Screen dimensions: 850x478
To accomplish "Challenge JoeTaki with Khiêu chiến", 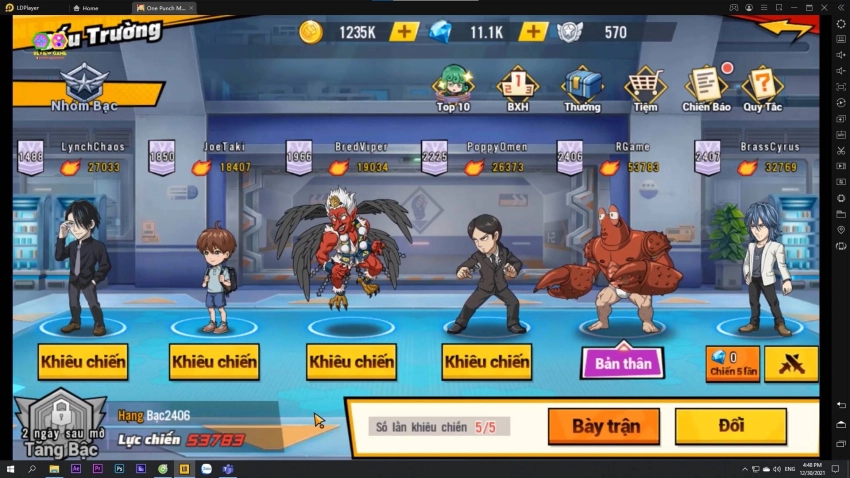I will click(x=214, y=361).
